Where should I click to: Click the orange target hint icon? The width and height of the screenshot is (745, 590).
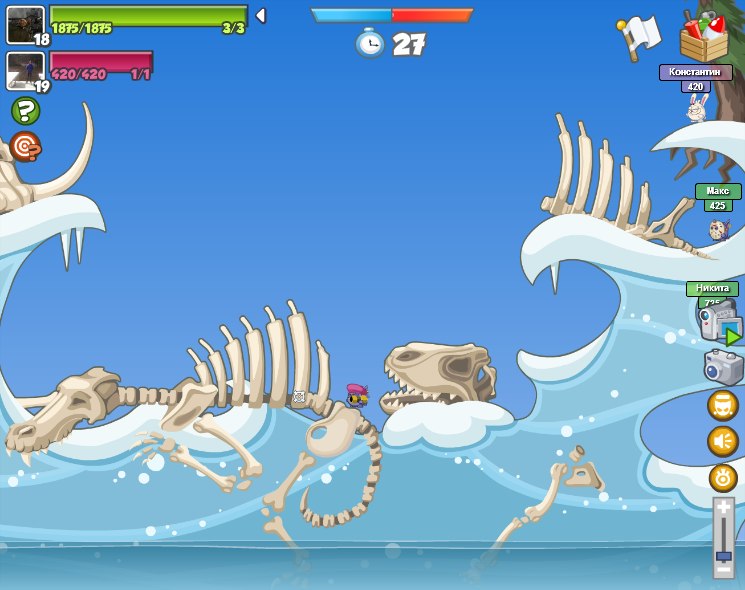pyautogui.click(x=25, y=148)
